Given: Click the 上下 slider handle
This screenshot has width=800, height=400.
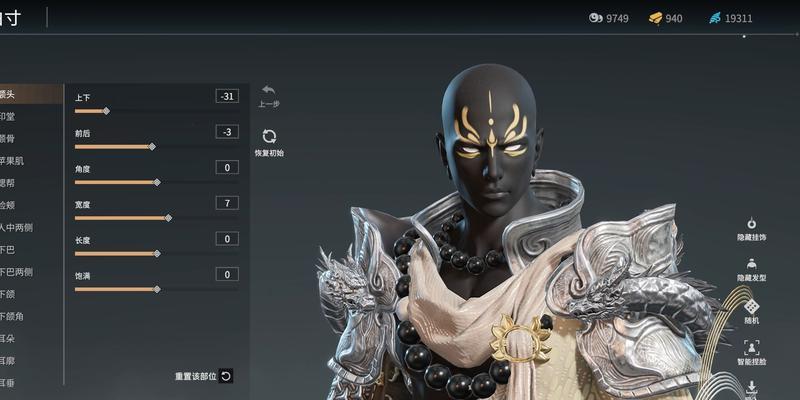Looking at the screenshot, I should coord(106,111).
